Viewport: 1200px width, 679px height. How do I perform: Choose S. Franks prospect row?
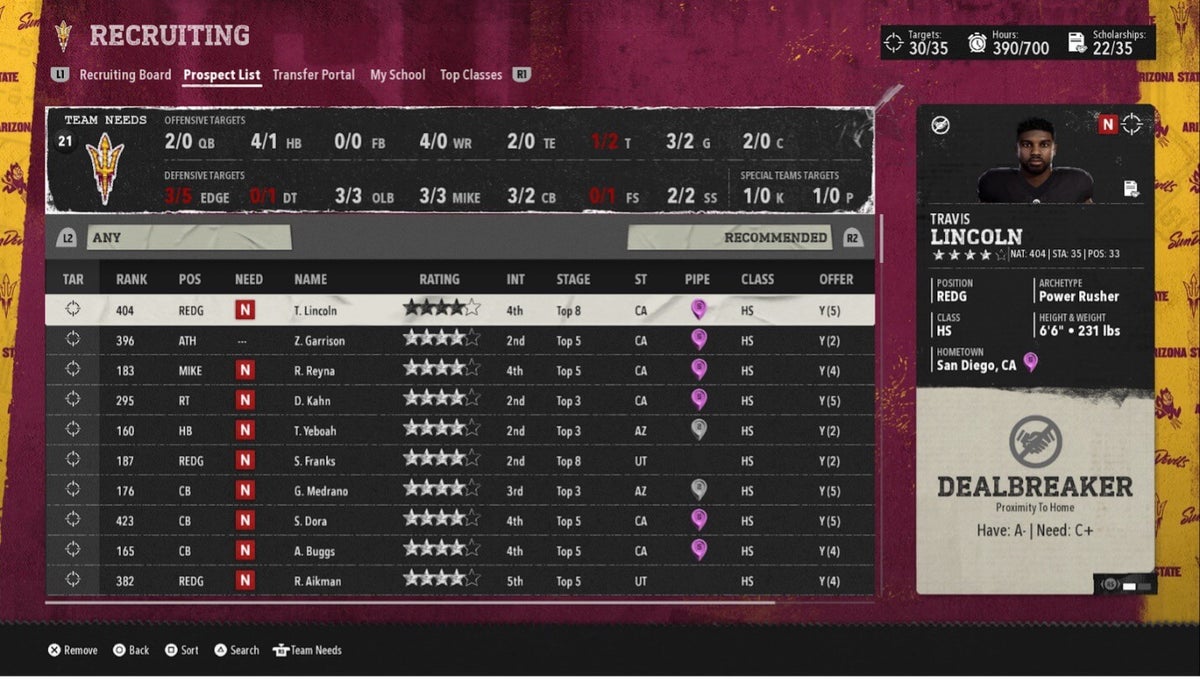[x=316, y=461]
